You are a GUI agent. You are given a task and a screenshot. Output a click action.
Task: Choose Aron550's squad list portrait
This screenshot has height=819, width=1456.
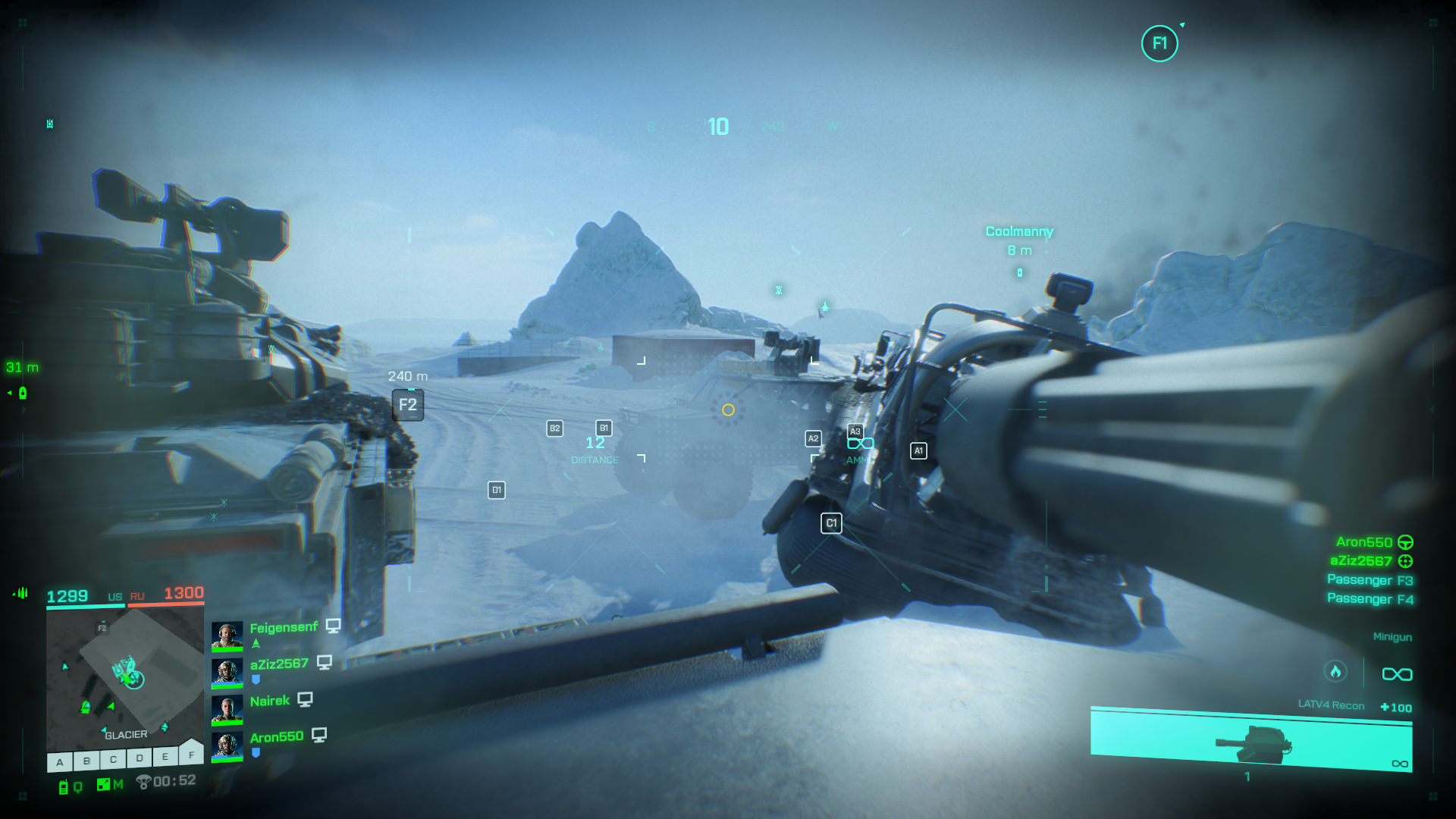(x=227, y=746)
